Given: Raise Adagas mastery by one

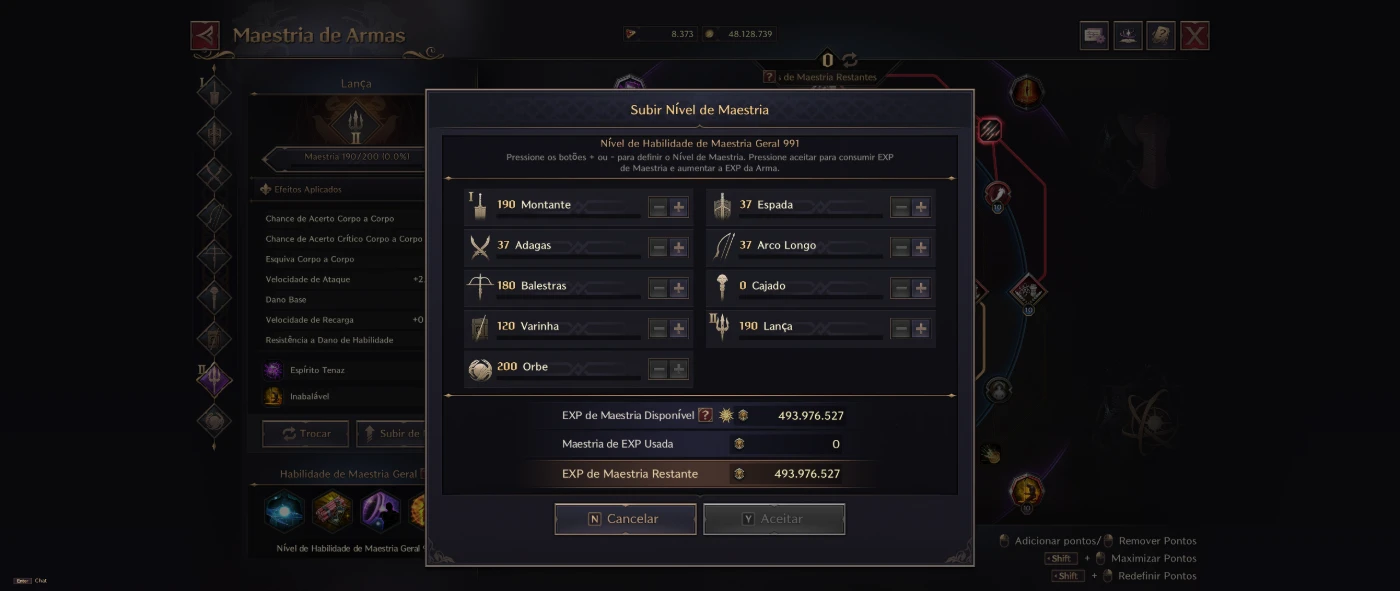Looking at the screenshot, I should point(679,247).
